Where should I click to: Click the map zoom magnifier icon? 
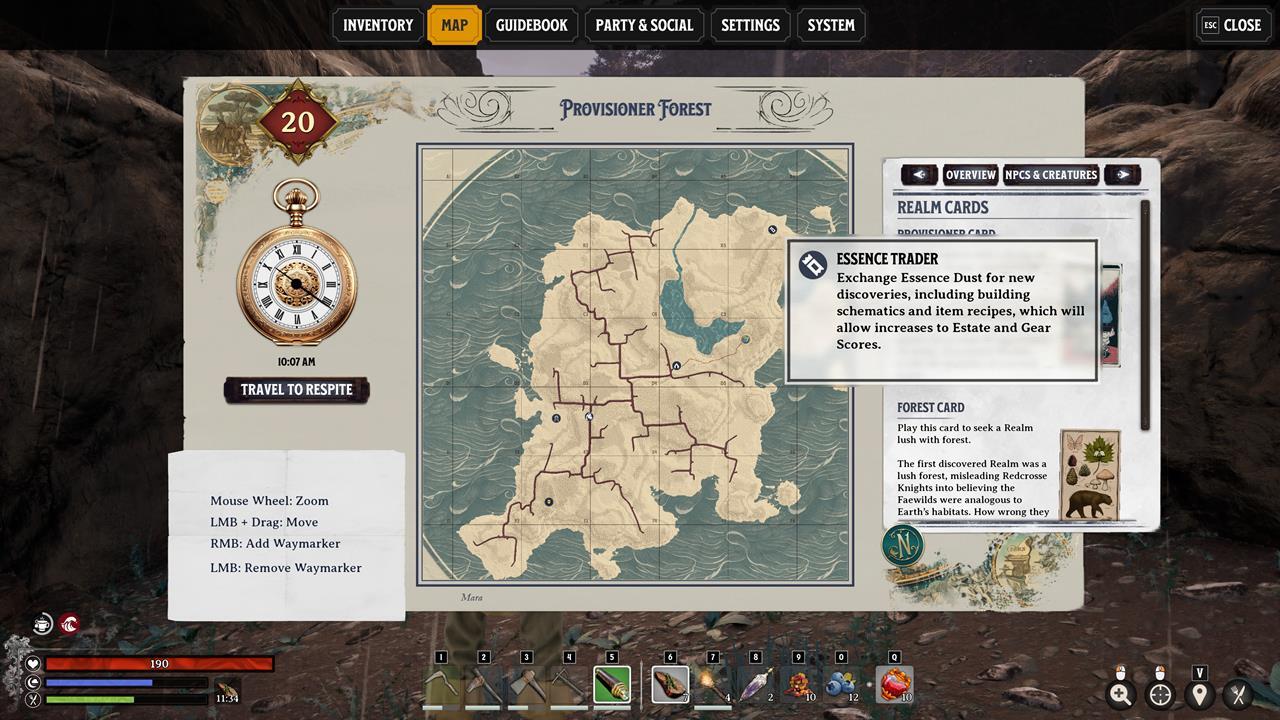click(1120, 694)
